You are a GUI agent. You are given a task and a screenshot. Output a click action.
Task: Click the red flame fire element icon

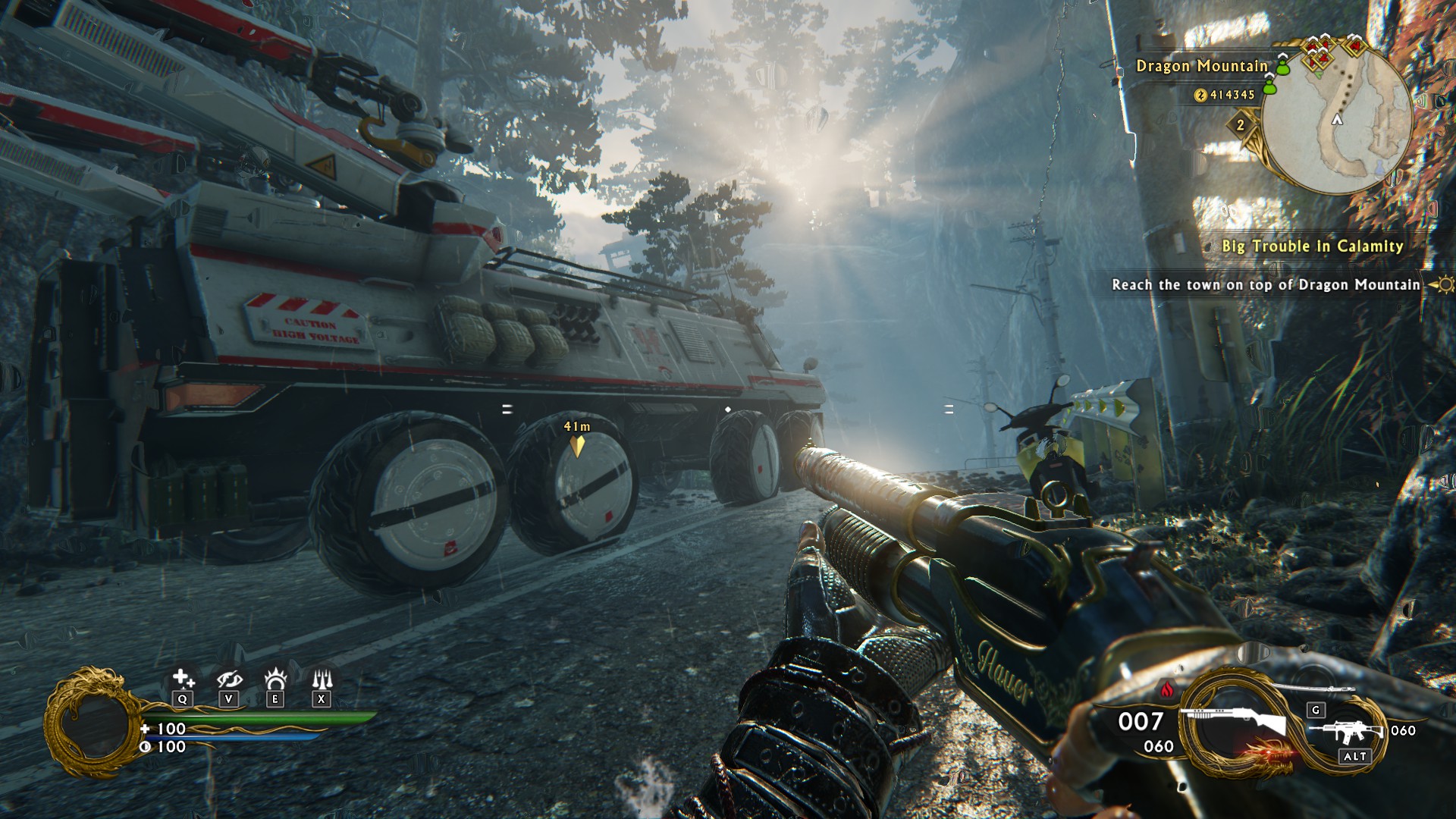tap(1167, 689)
